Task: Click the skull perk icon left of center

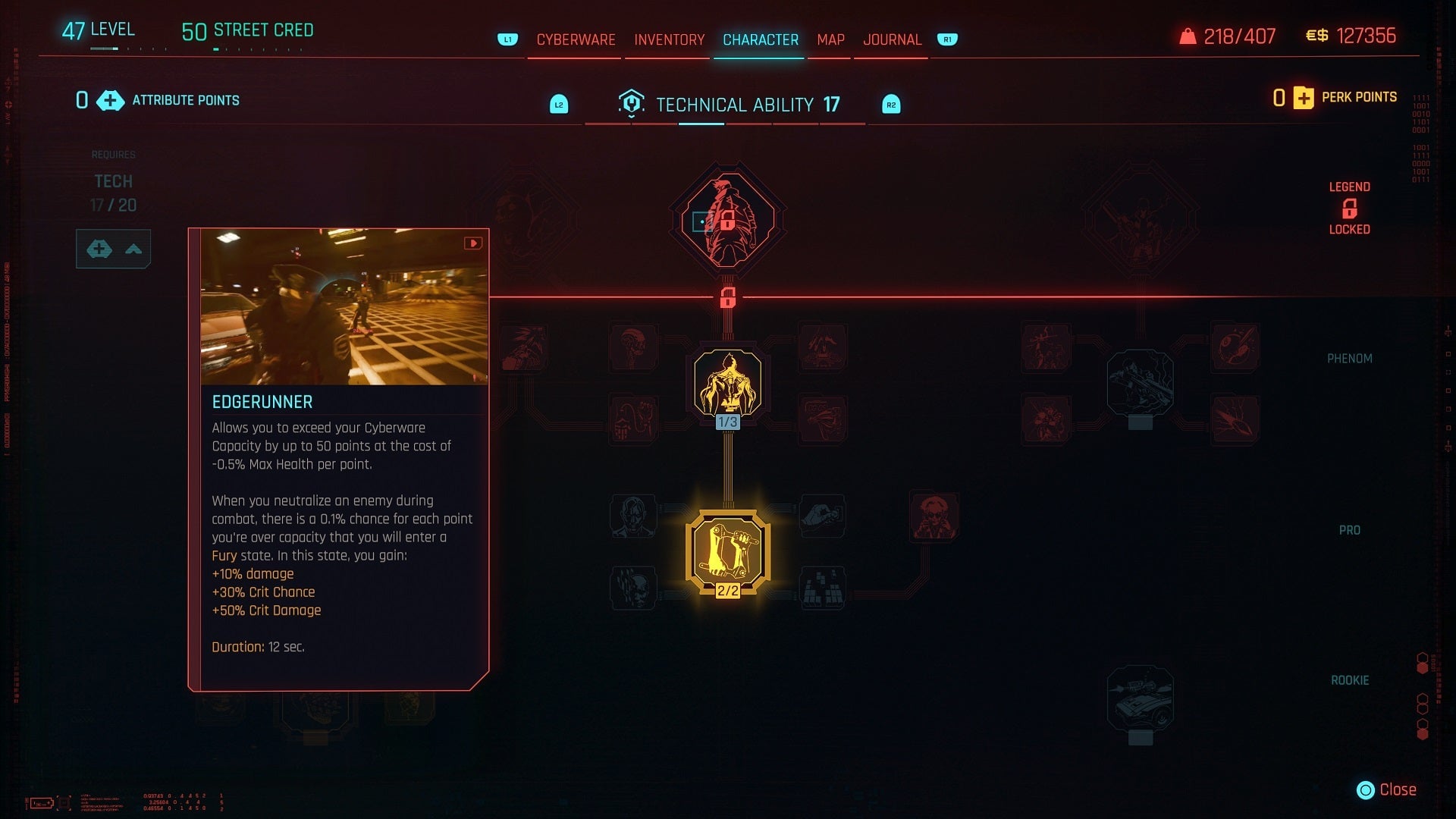Action: click(x=632, y=588)
